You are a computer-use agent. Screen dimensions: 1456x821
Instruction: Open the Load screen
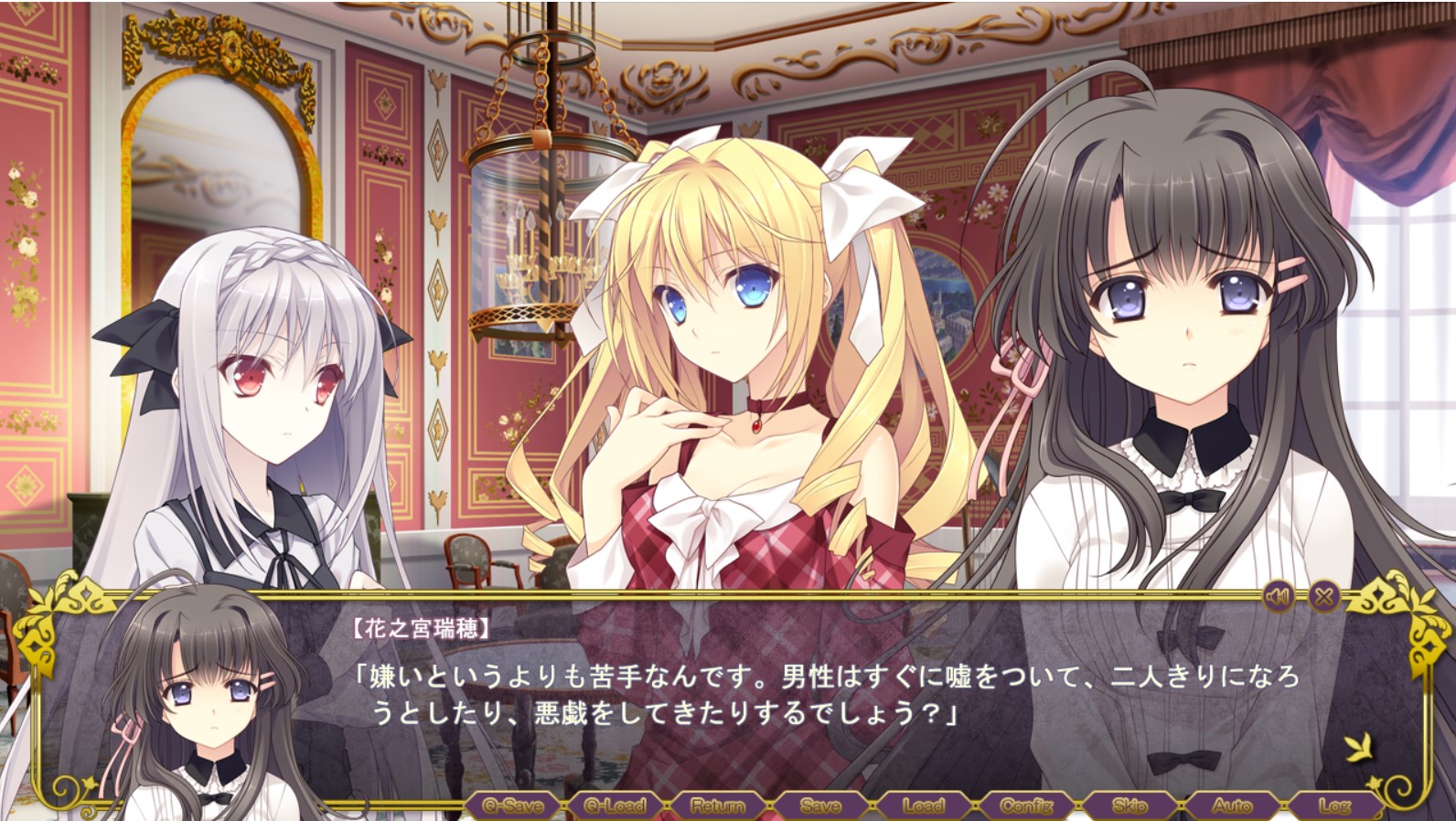(924, 806)
